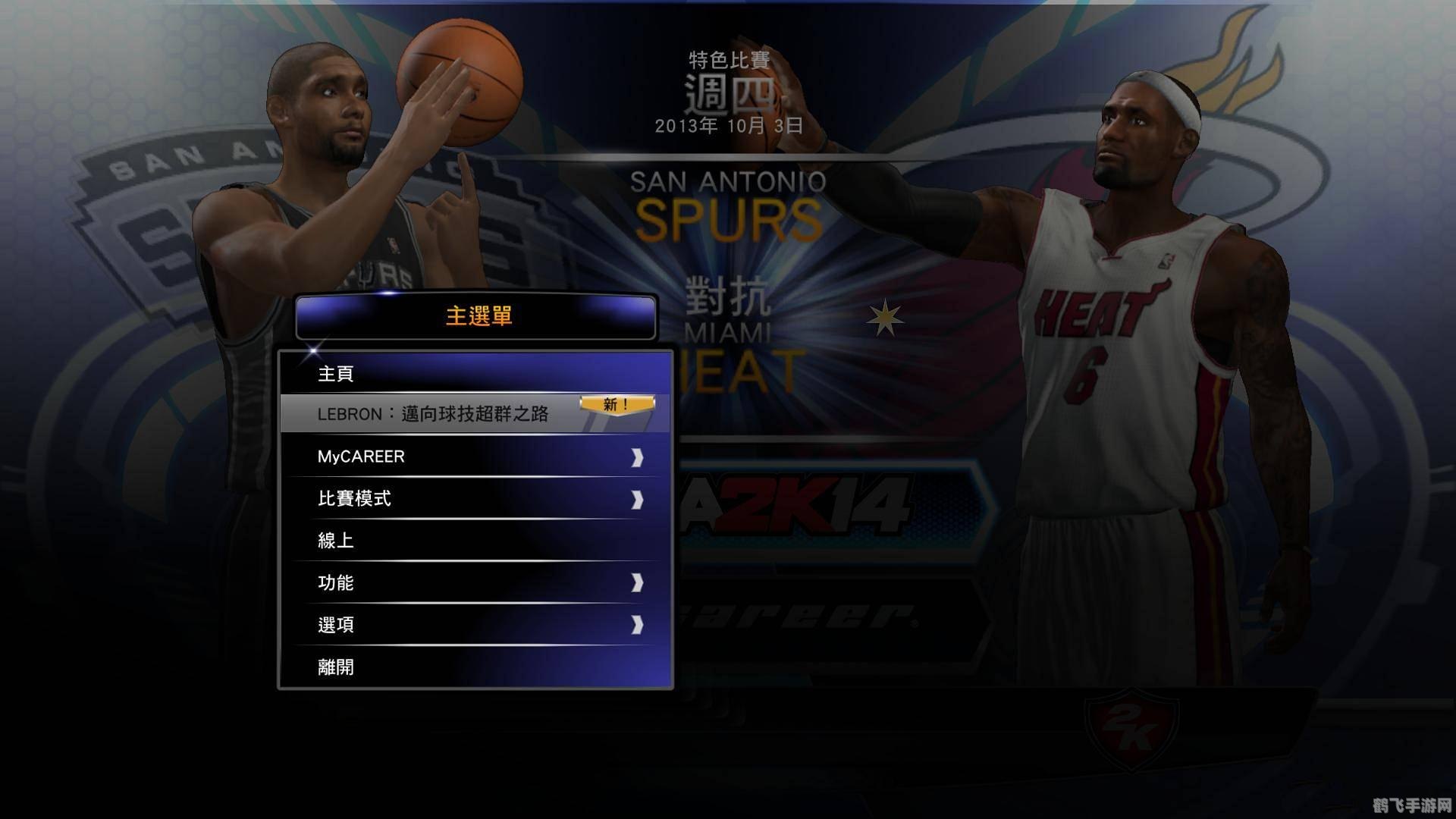Select LEBRON: 邁向球技超群之路 mode
1456x819 pixels.
tap(432, 414)
